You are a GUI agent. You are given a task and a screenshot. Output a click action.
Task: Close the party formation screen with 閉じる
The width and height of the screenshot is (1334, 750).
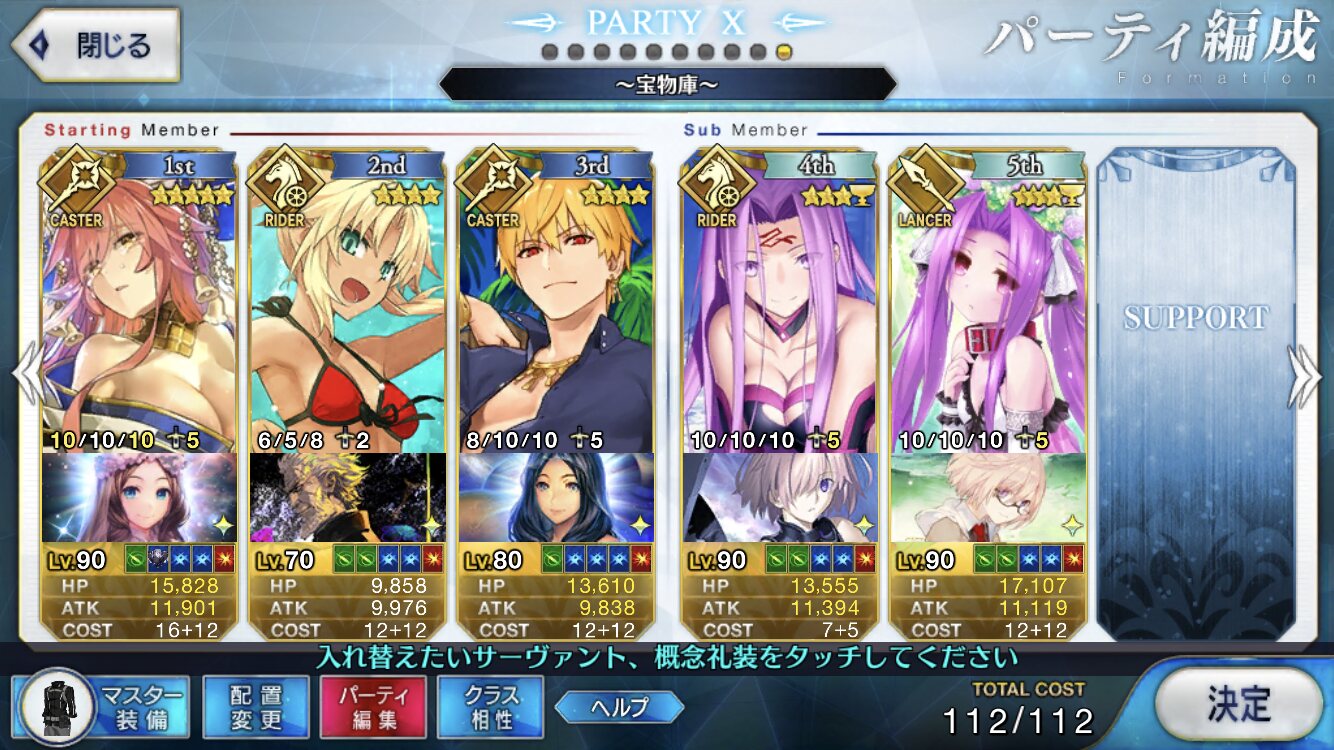pyautogui.click(x=95, y=45)
